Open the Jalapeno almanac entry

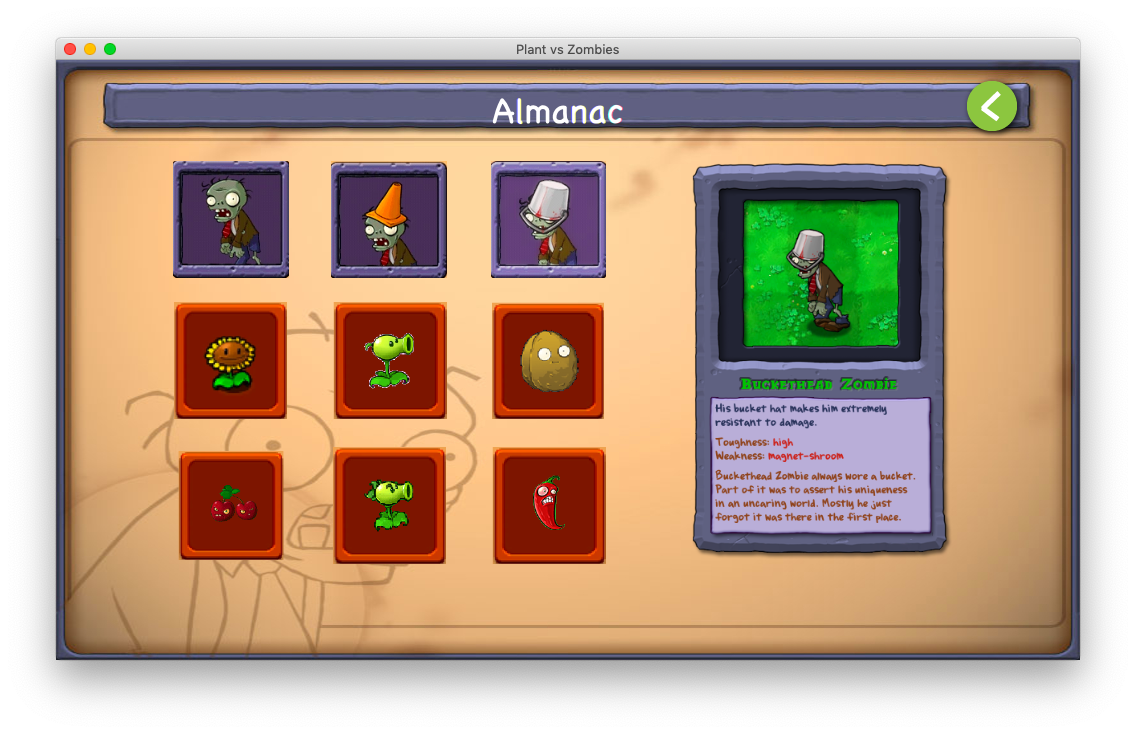click(549, 505)
